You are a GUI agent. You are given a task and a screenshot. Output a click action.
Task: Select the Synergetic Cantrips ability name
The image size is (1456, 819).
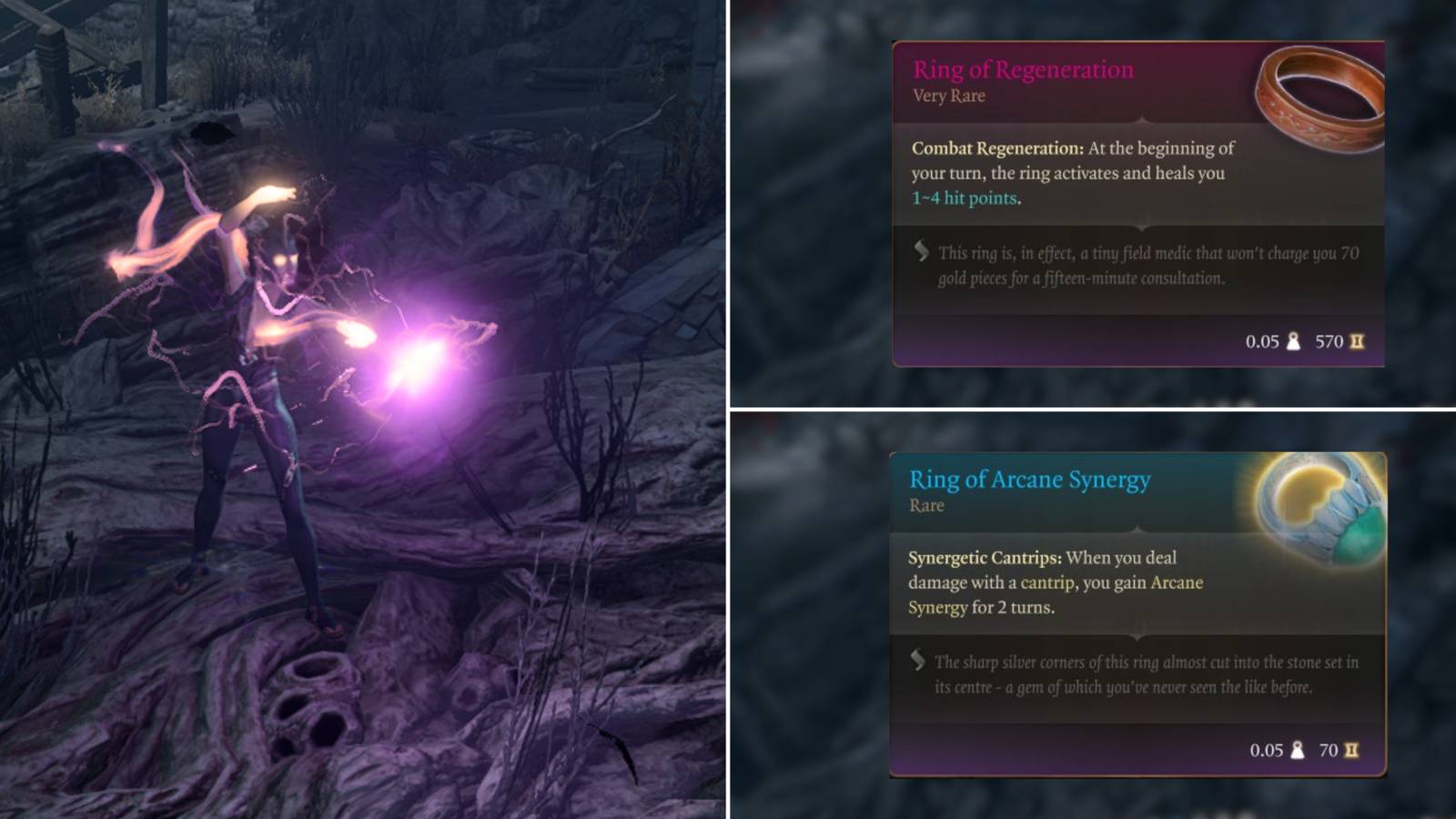coord(986,558)
